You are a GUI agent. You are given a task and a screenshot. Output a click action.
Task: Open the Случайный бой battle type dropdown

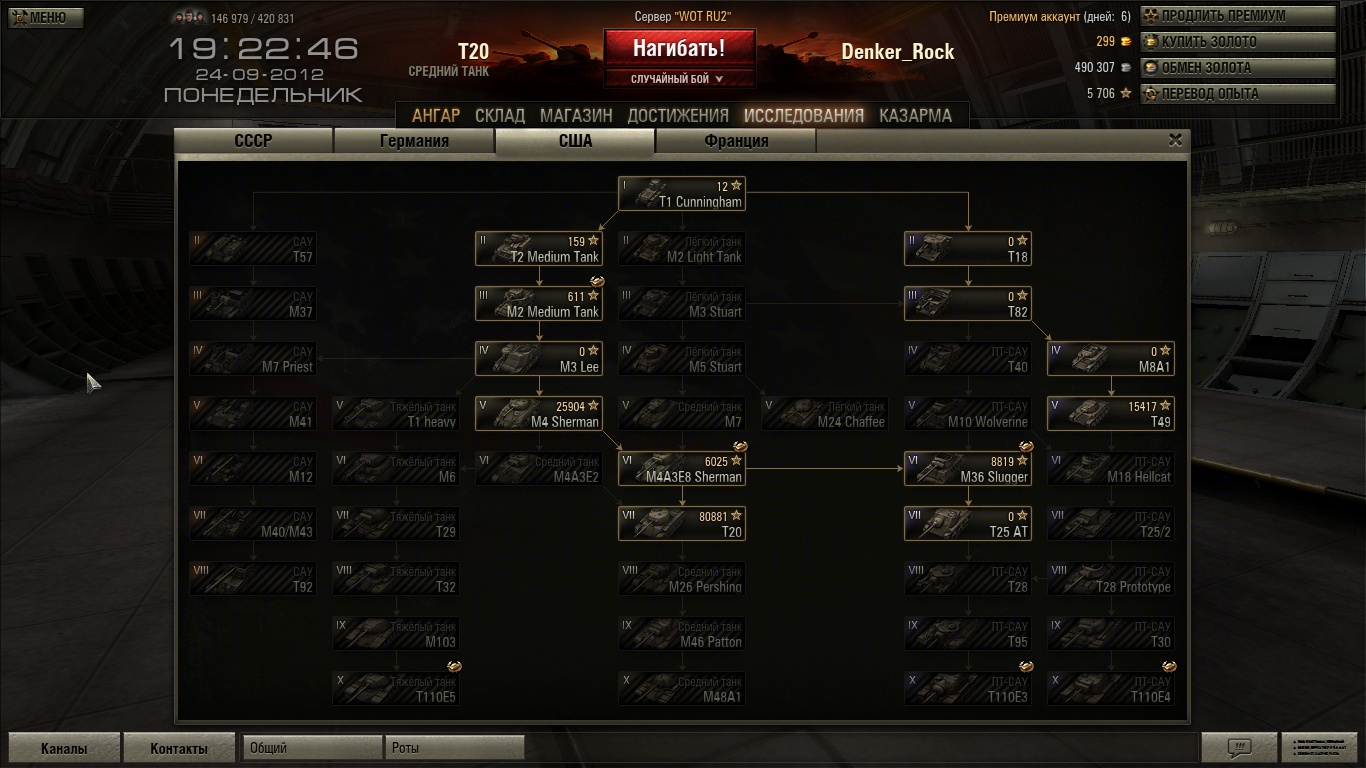(x=679, y=79)
